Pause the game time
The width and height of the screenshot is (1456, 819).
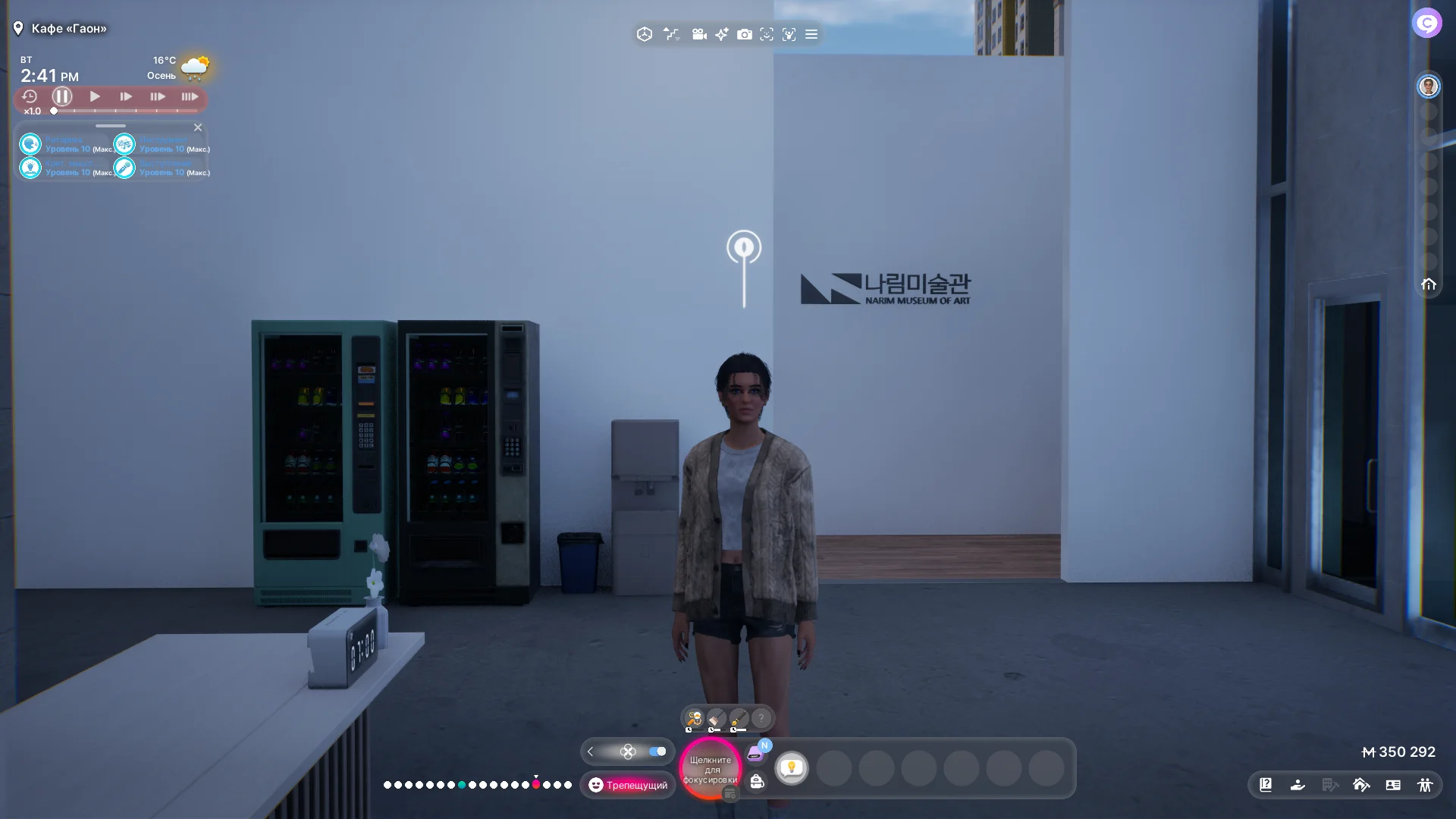(62, 96)
